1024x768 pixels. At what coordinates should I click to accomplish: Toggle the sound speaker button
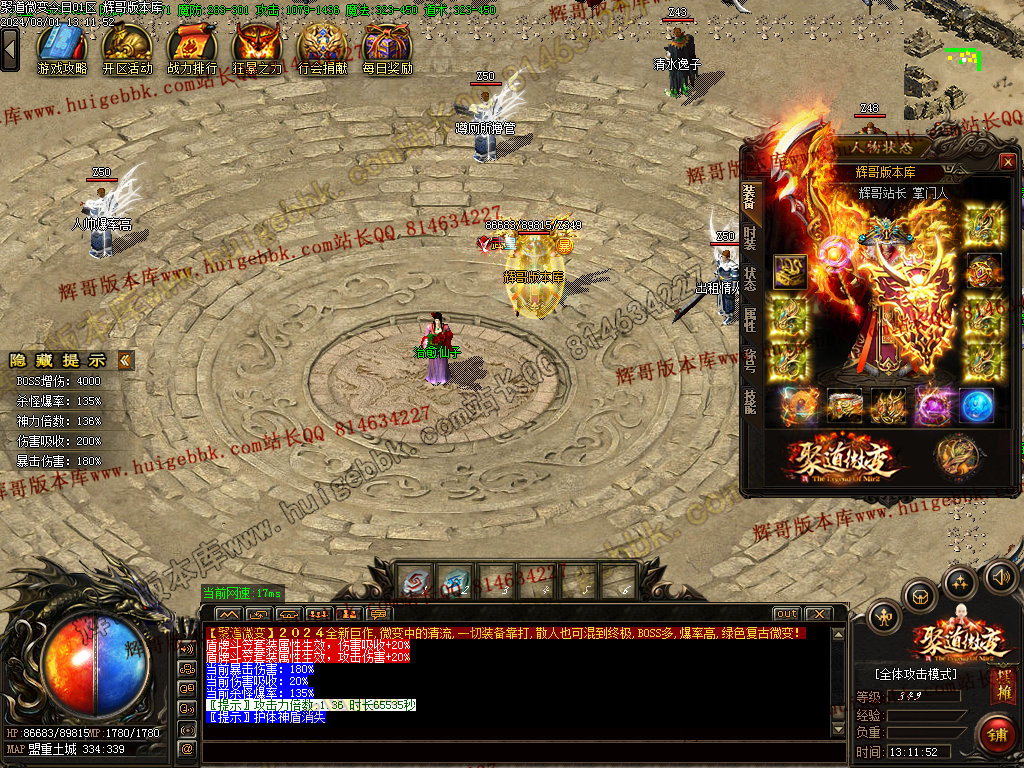pos(1000,577)
